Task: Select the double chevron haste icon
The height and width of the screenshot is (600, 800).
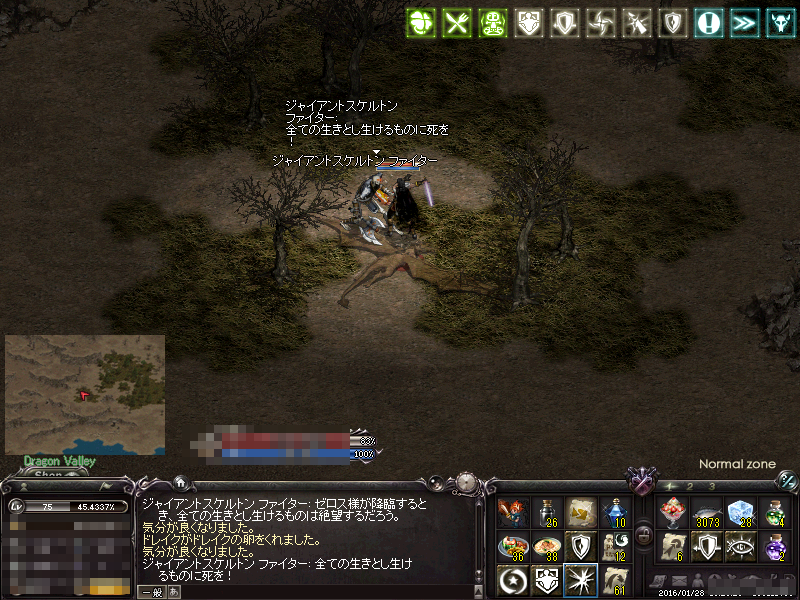Action: [743, 23]
